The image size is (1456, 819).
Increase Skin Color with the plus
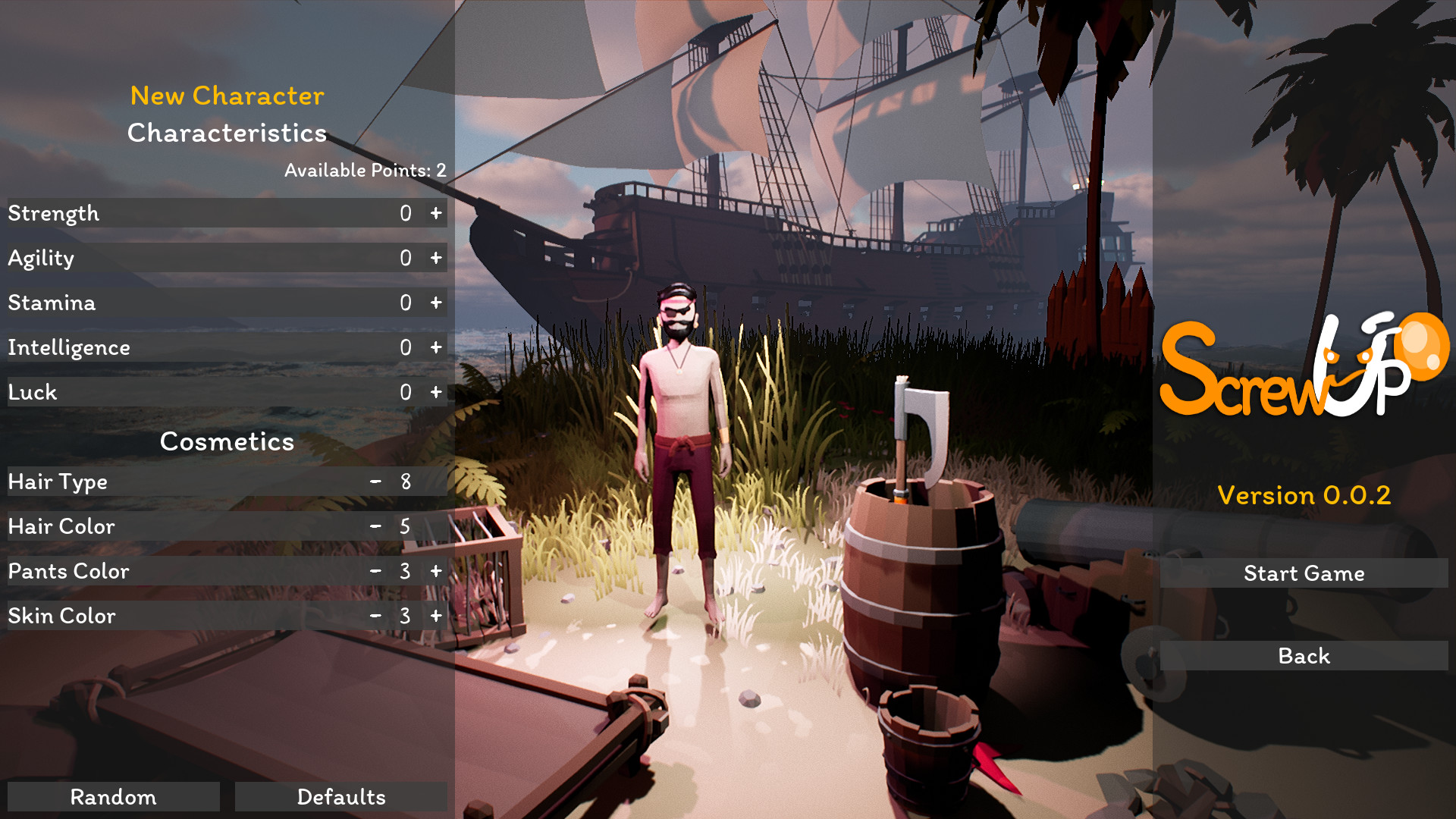(x=436, y=616)
